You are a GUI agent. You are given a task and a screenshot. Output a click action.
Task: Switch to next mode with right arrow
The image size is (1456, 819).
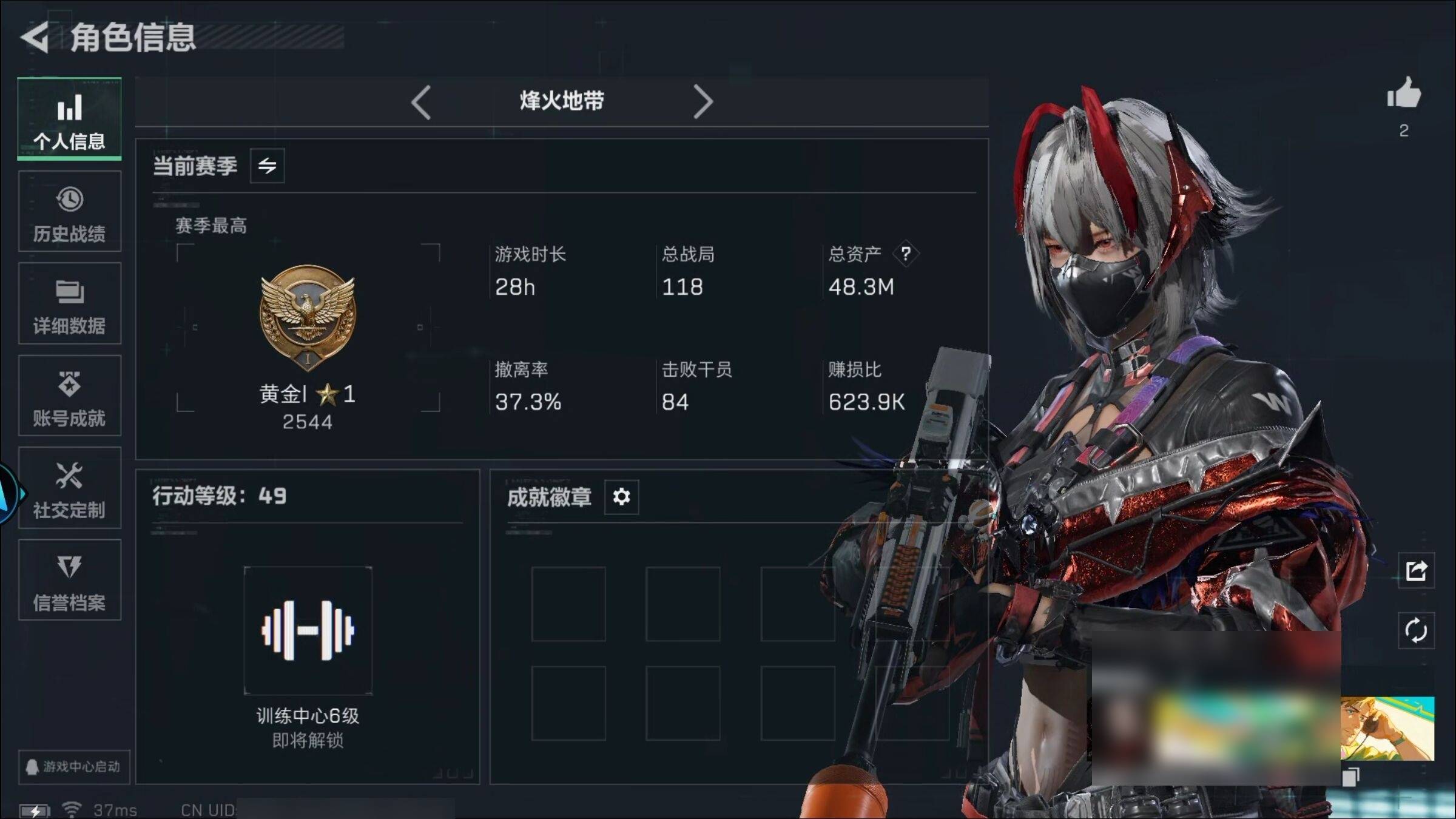703,102
